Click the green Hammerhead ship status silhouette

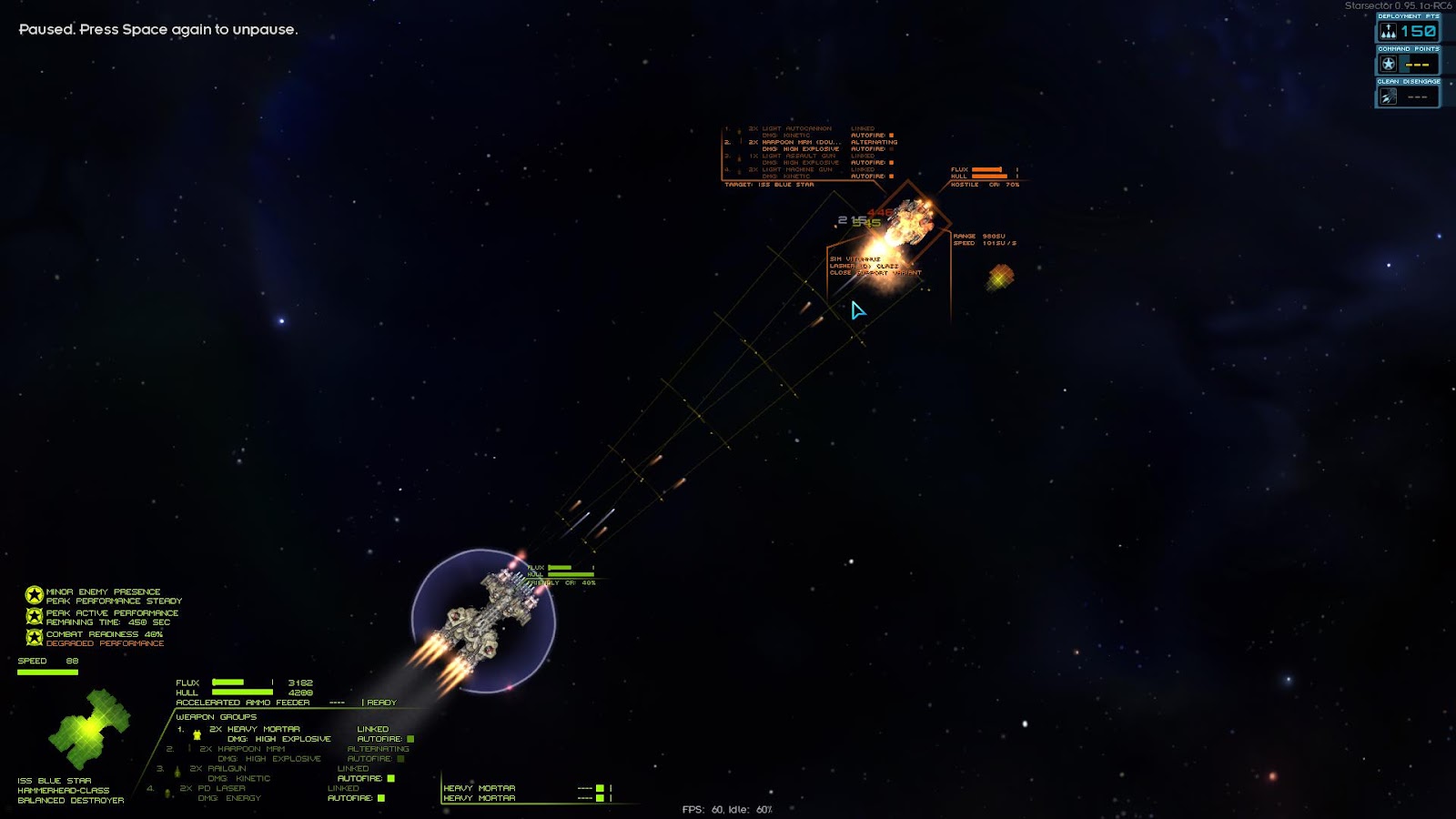click(x=89, y=730)
